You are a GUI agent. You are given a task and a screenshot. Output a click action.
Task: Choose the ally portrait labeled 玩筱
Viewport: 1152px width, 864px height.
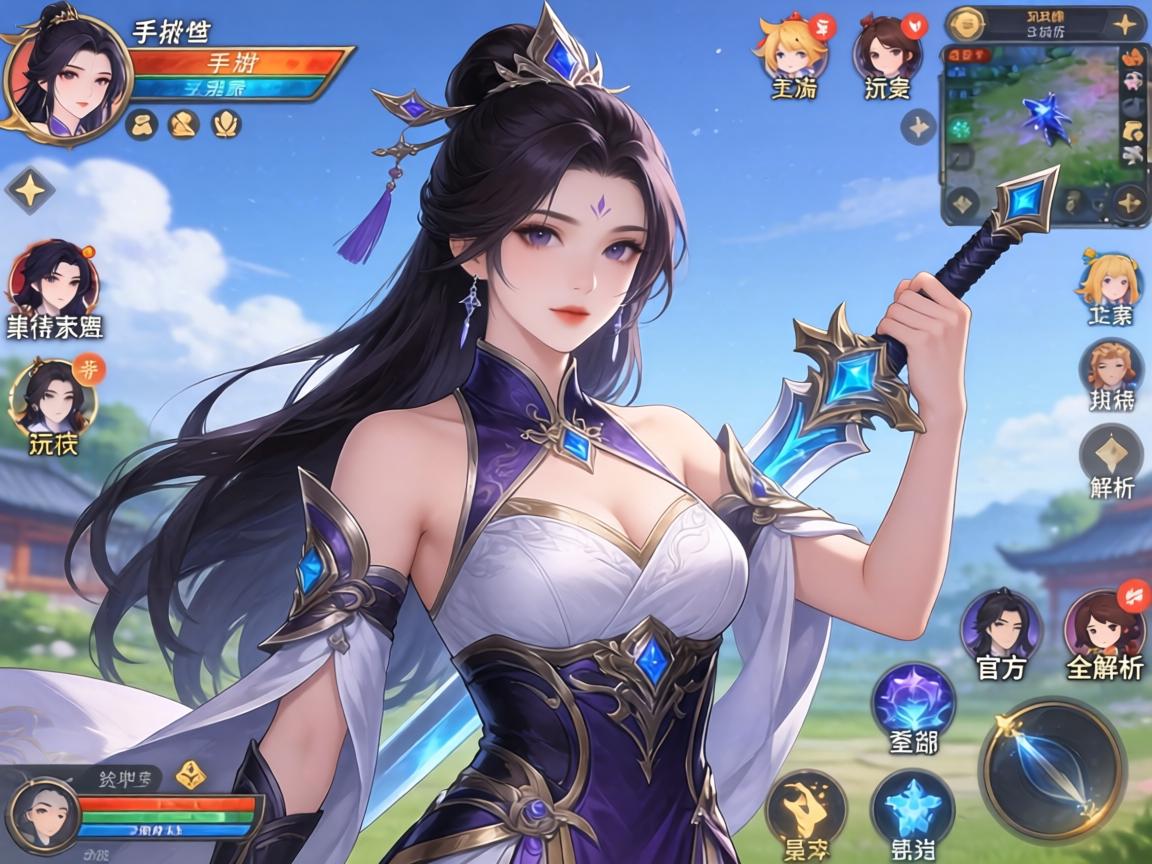coord(53,396)
